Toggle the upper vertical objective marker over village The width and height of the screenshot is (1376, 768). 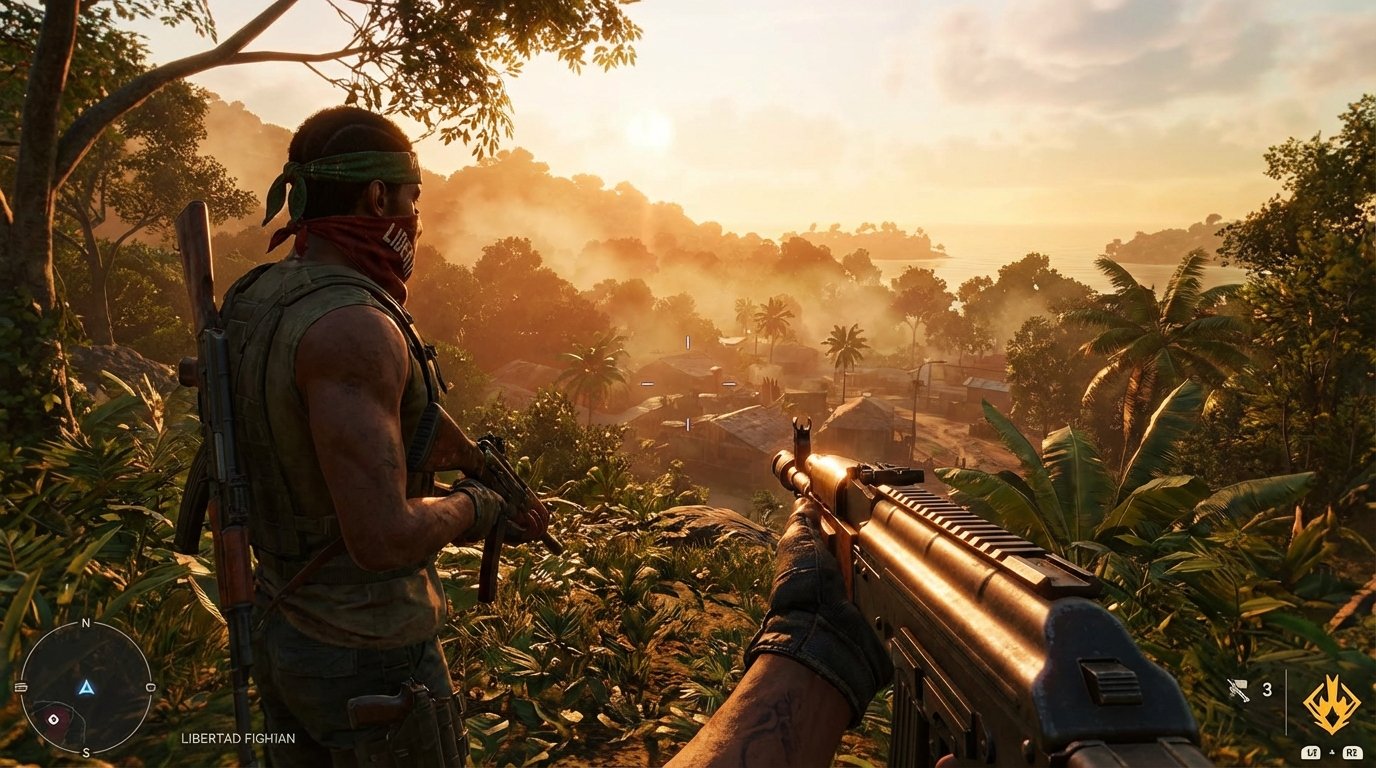[x=688, y=344]
